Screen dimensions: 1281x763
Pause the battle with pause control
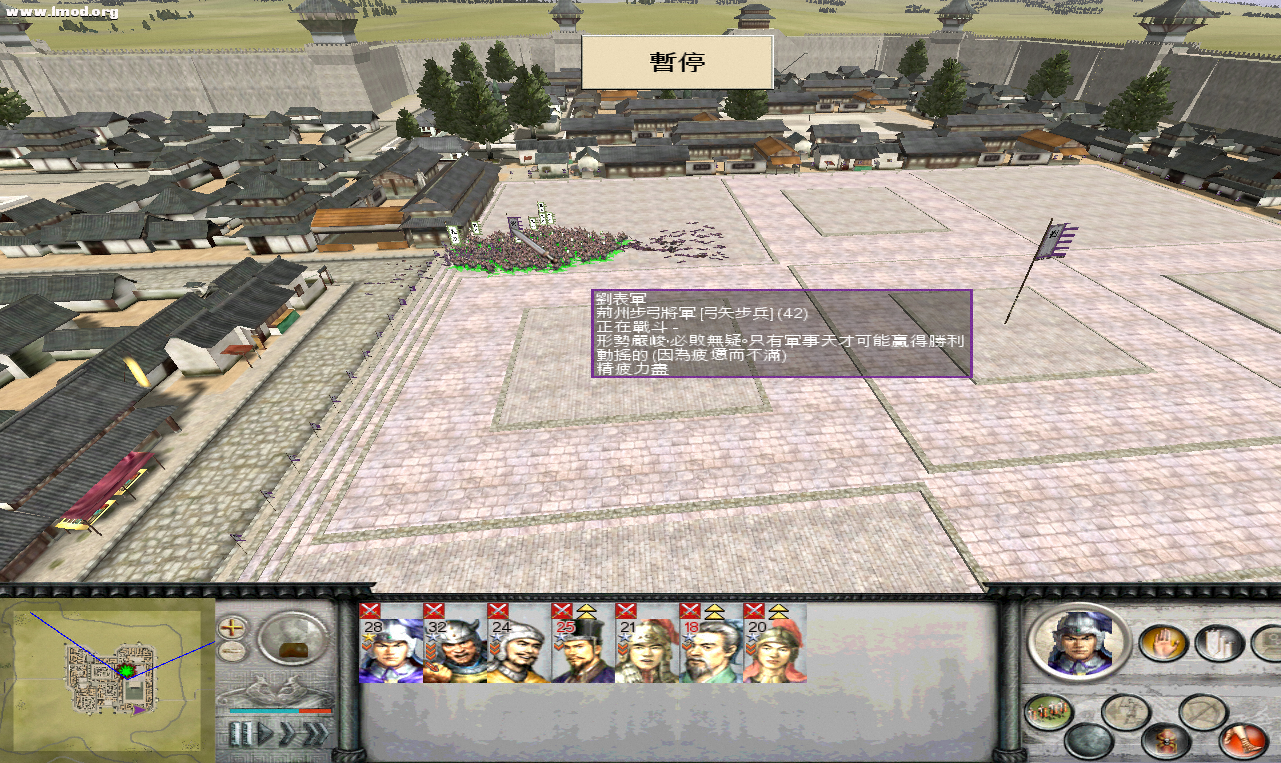(x=242, y=732)
